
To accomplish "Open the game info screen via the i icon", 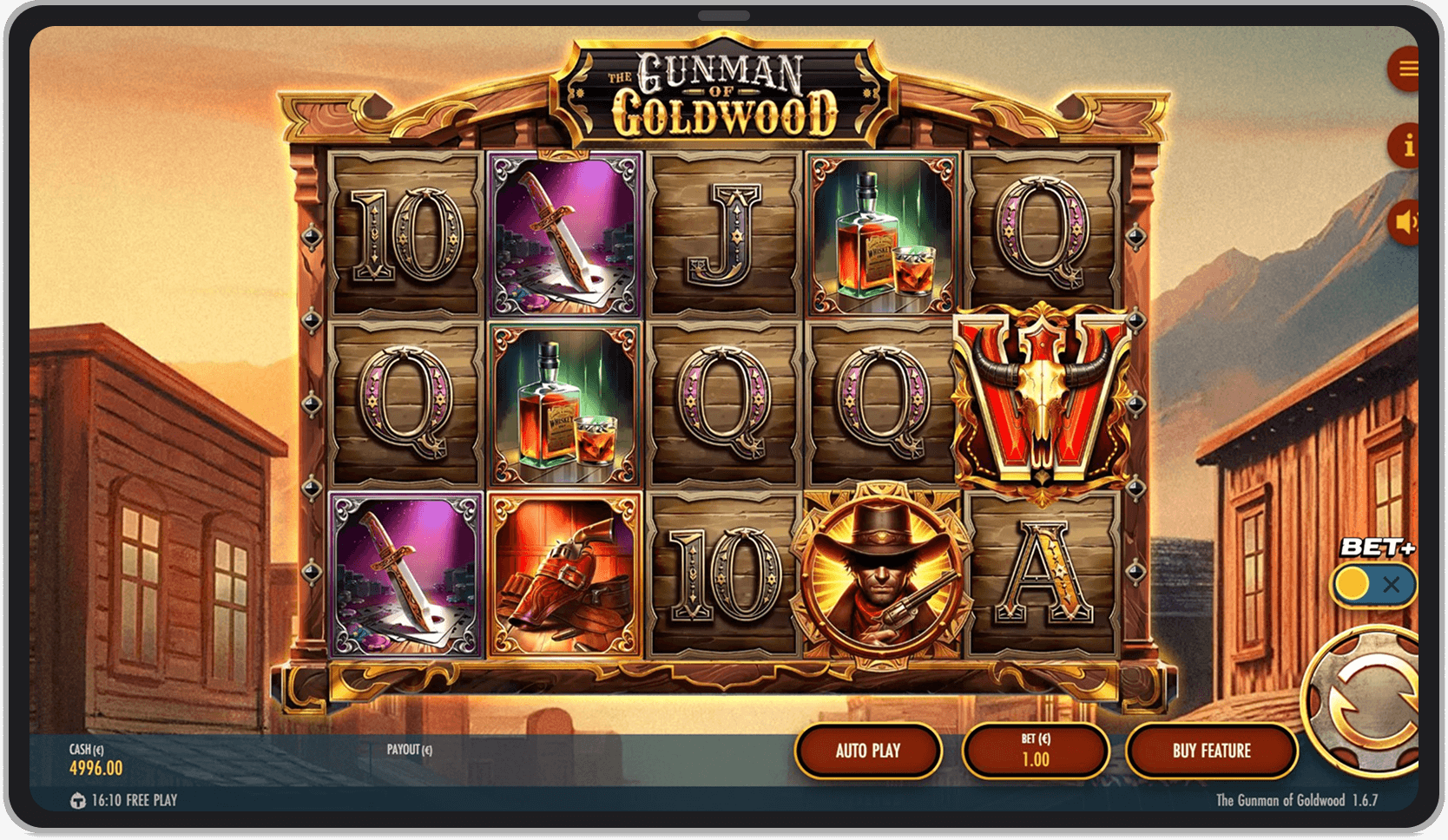I will [1407, 148].
